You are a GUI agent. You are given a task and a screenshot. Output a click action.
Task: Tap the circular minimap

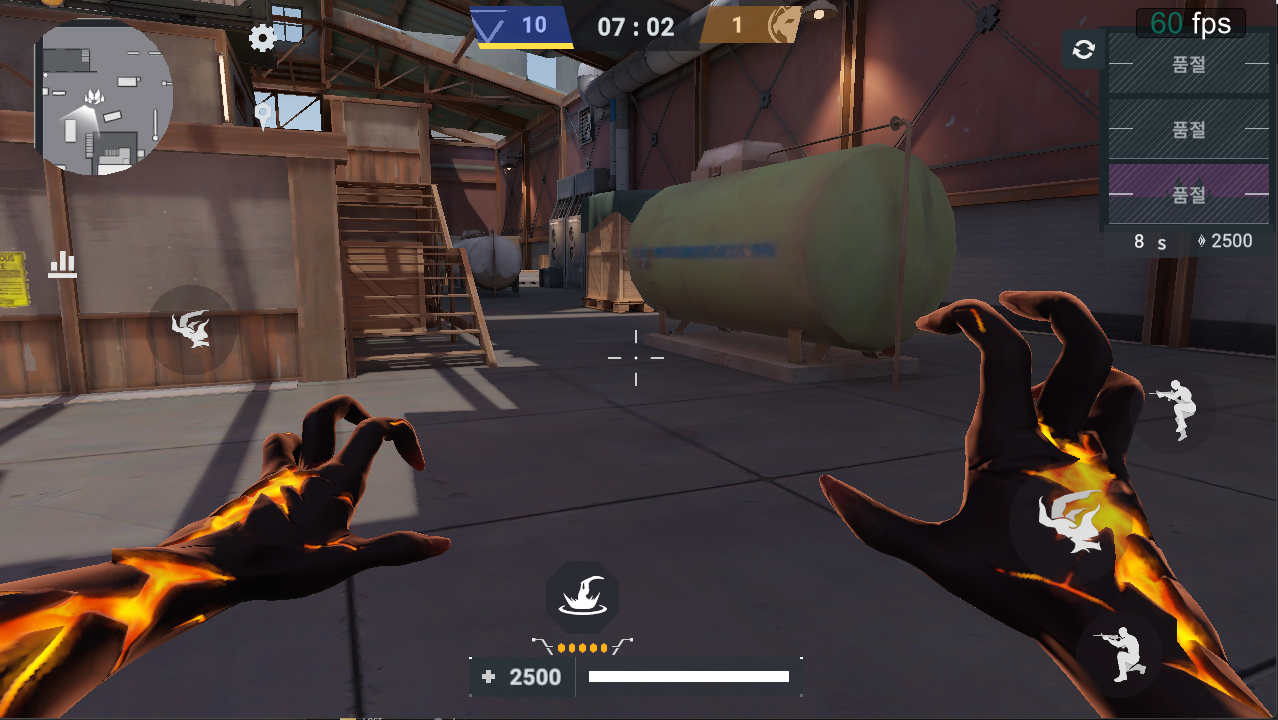point(107,97)
